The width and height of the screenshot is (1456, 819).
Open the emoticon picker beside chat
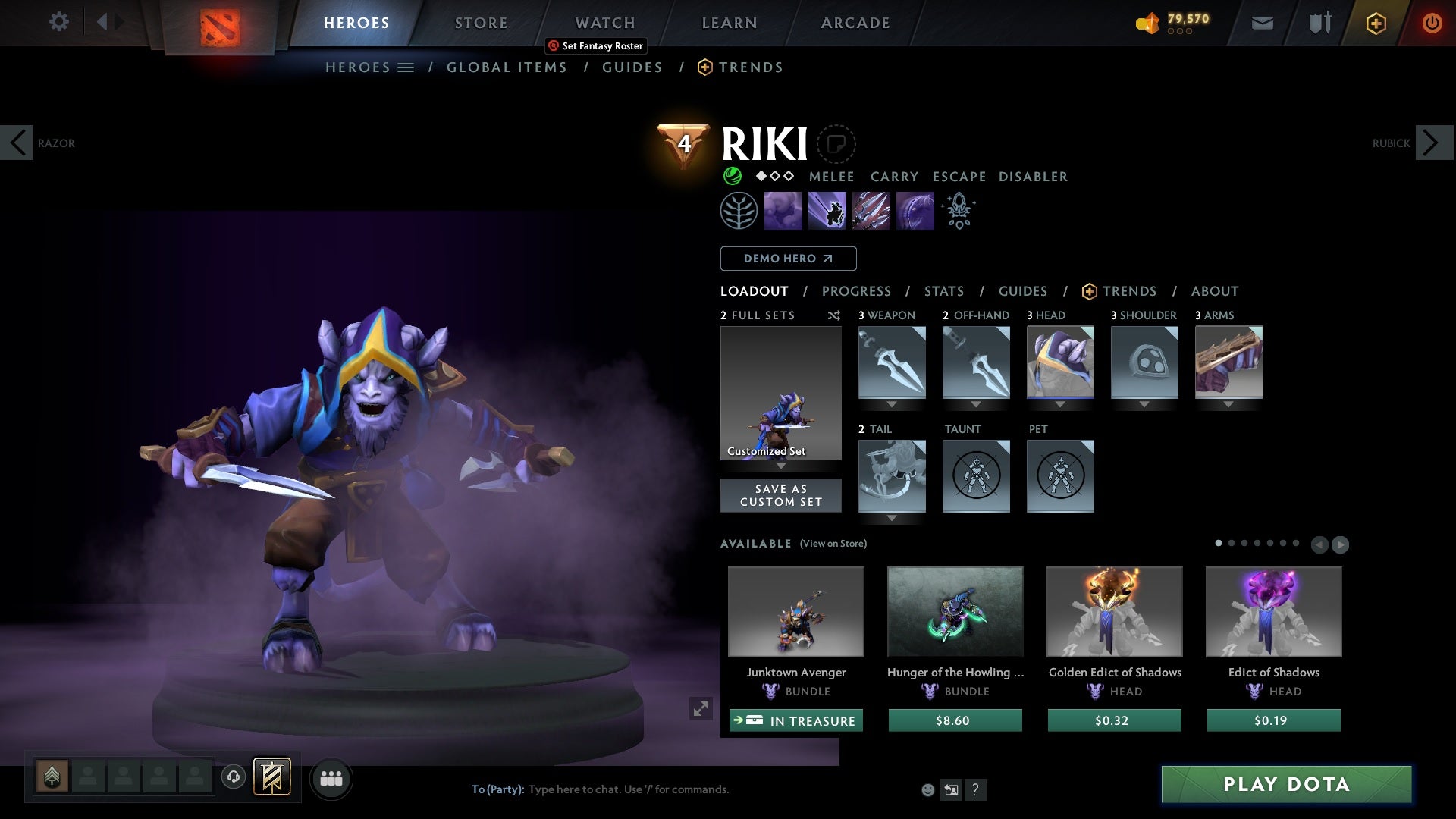(927, 789)
